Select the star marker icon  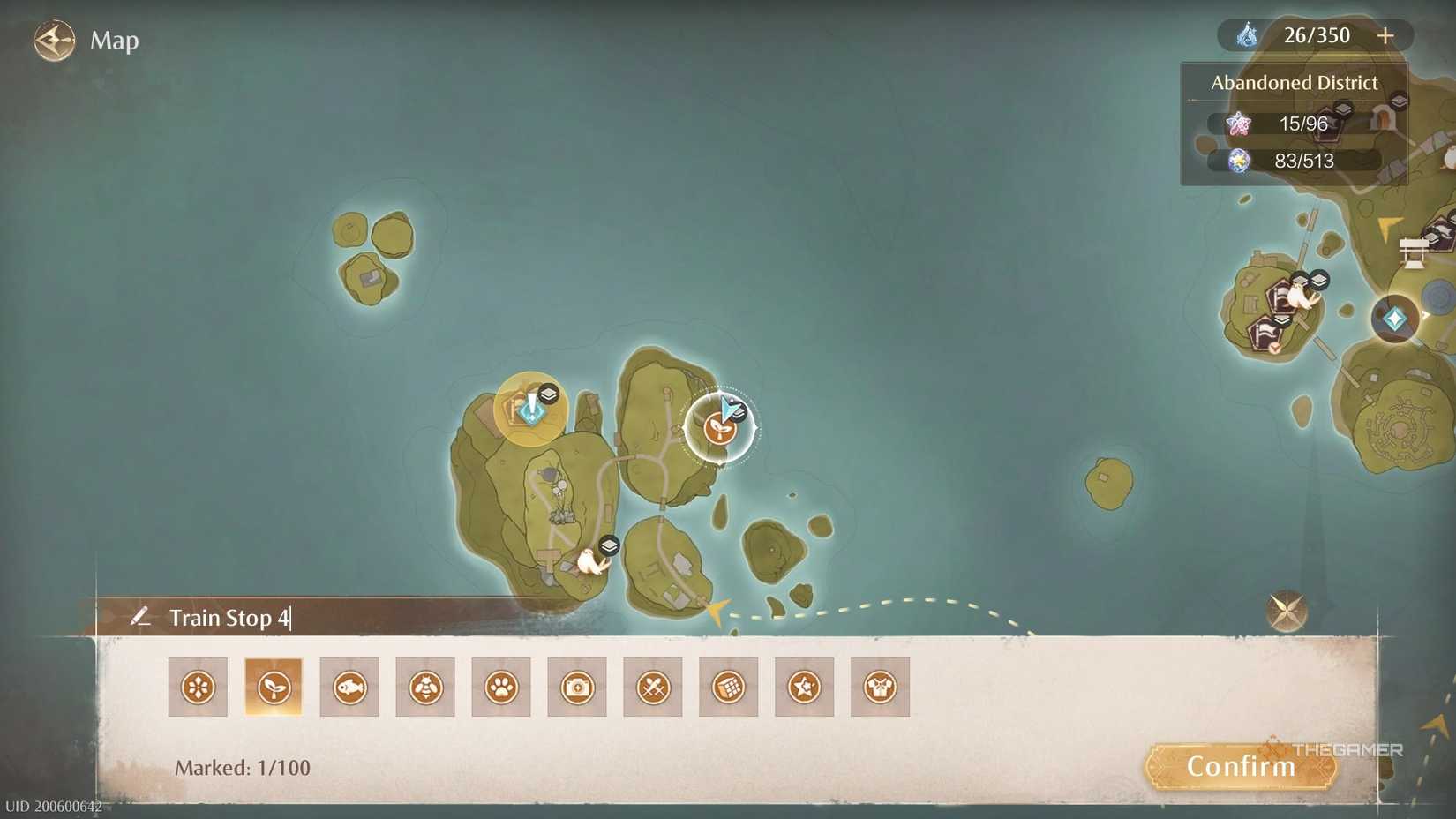(804, 687)
